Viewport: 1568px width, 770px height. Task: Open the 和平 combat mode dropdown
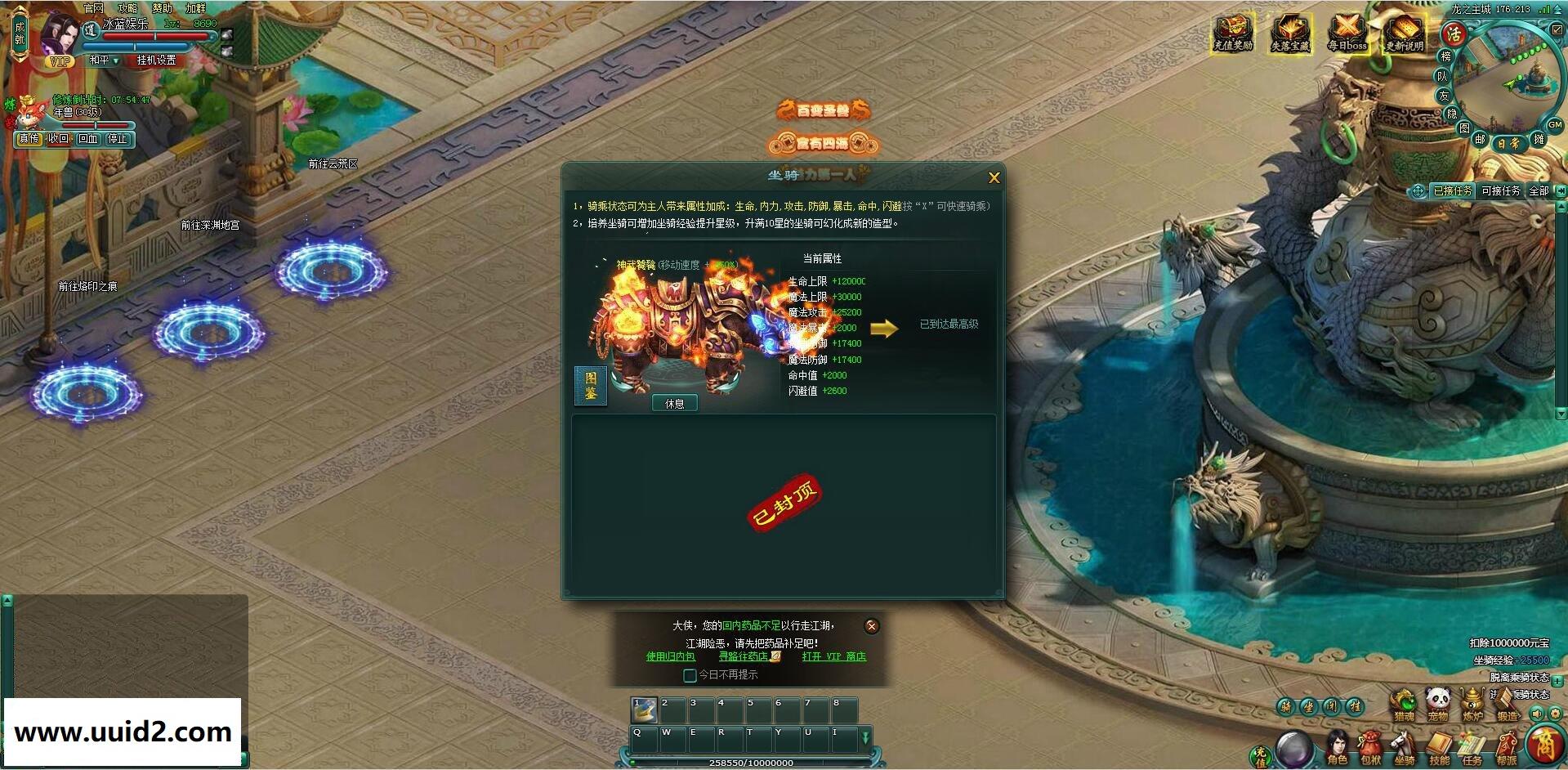(x=104, y=60)
